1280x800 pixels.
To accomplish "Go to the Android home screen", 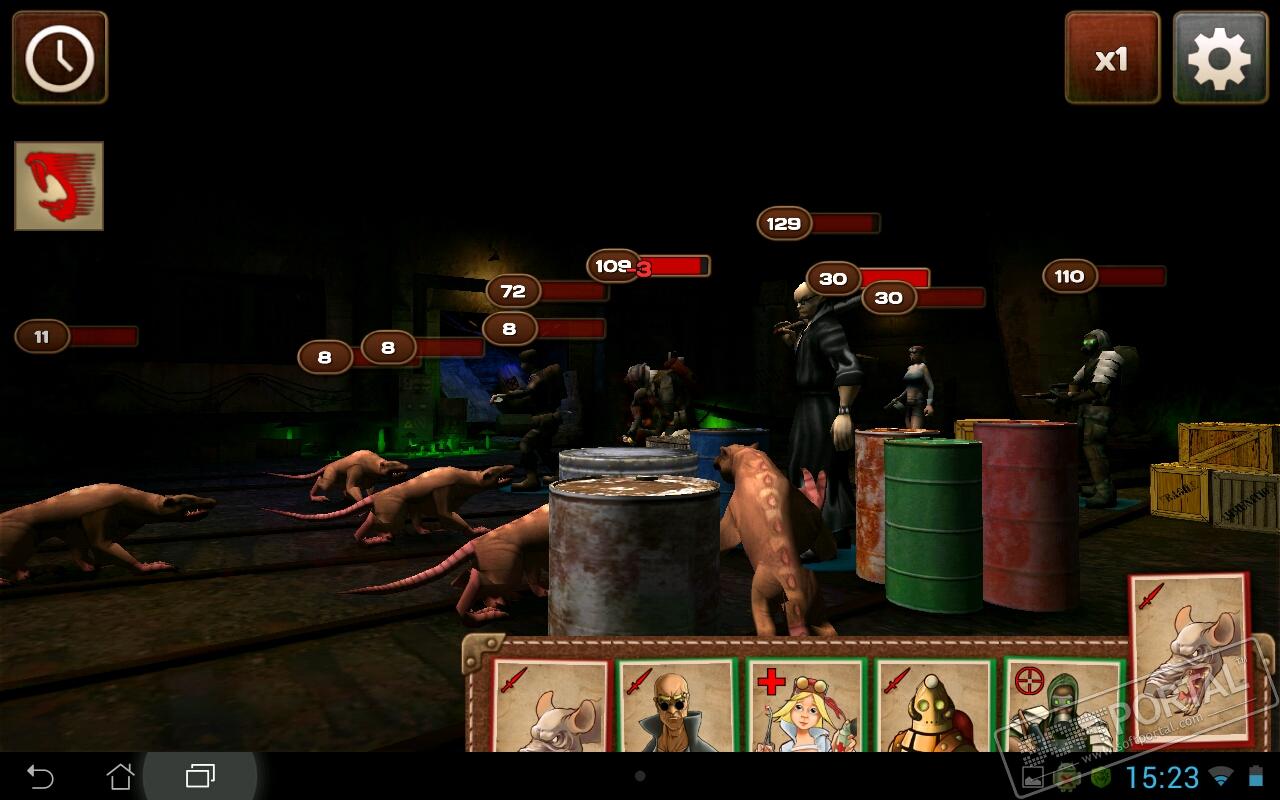I will pyautogui.click(x=120, y=776).
